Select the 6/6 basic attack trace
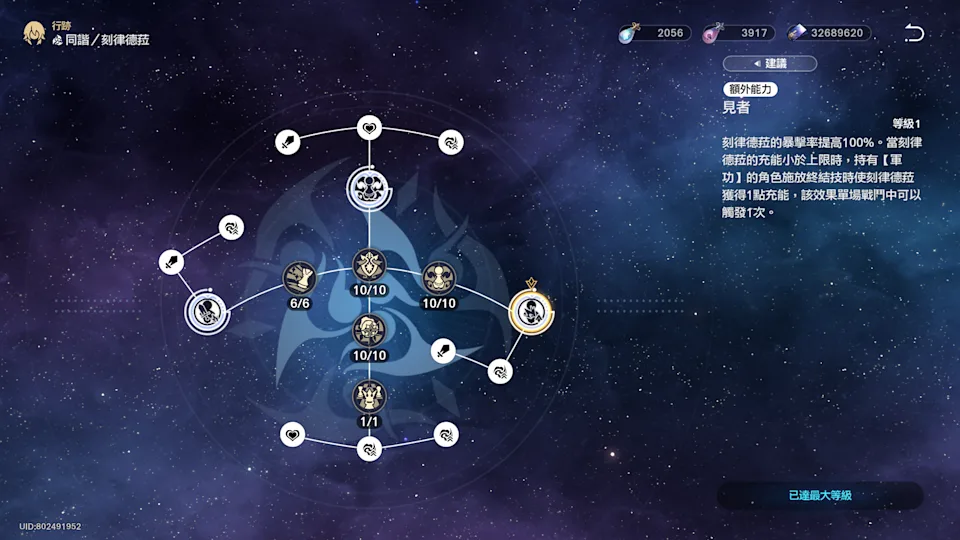This screenshot has height=540, width=960. tap(299, 276)
